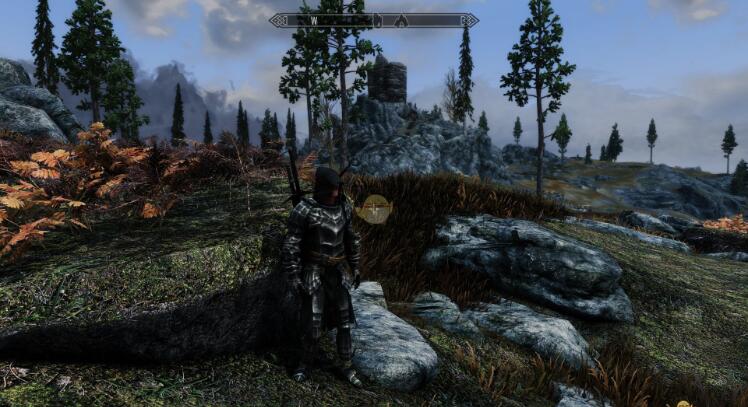The image size is (748, 407).
Task: Click the compass bar's W heading
Action: (312, 20)
